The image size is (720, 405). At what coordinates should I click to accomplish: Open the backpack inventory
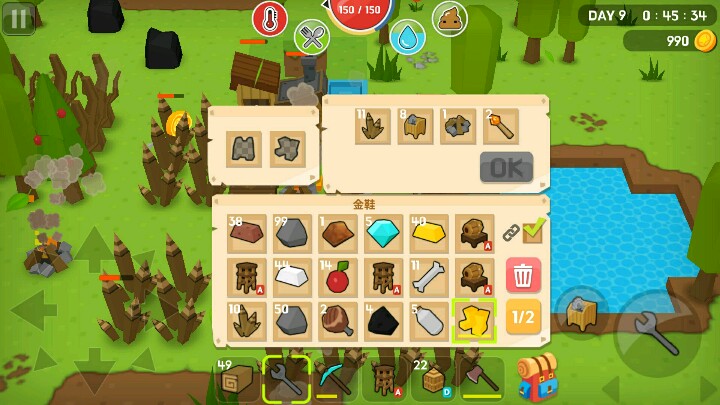click(x=537, y=378)
